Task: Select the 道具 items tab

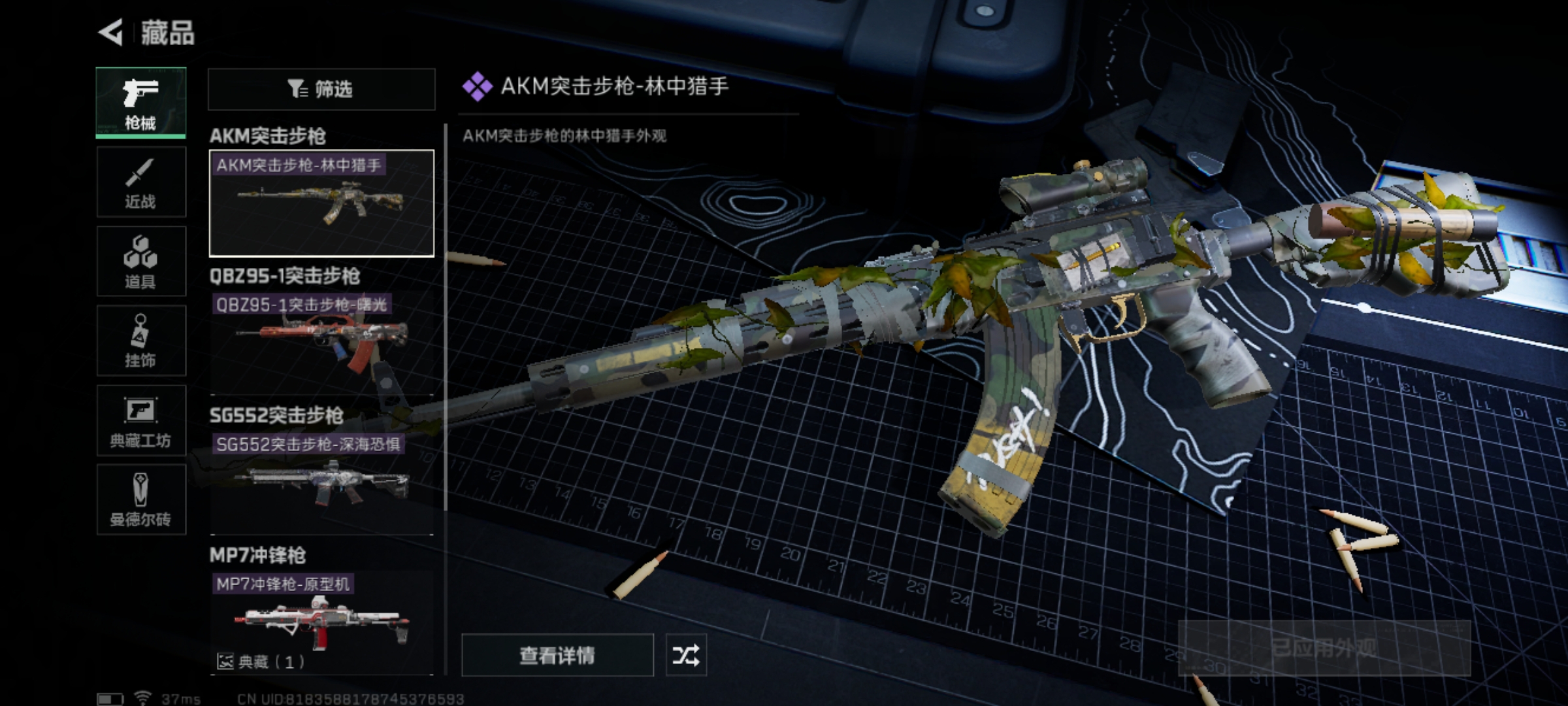Action: click(140, 261)
